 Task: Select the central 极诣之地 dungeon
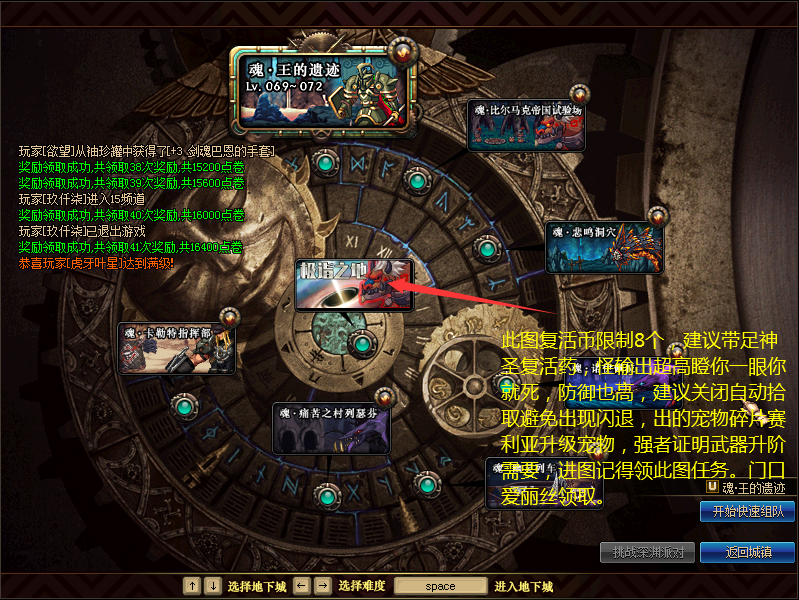354,285
